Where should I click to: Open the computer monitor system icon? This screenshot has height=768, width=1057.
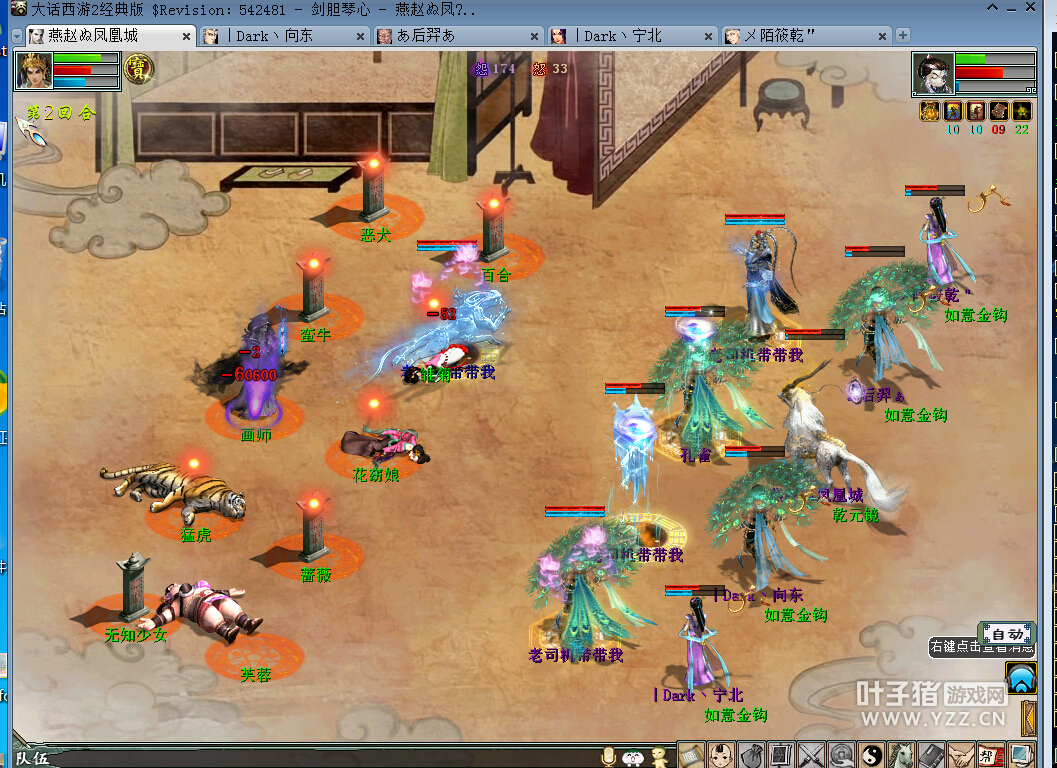[1020, 755]
